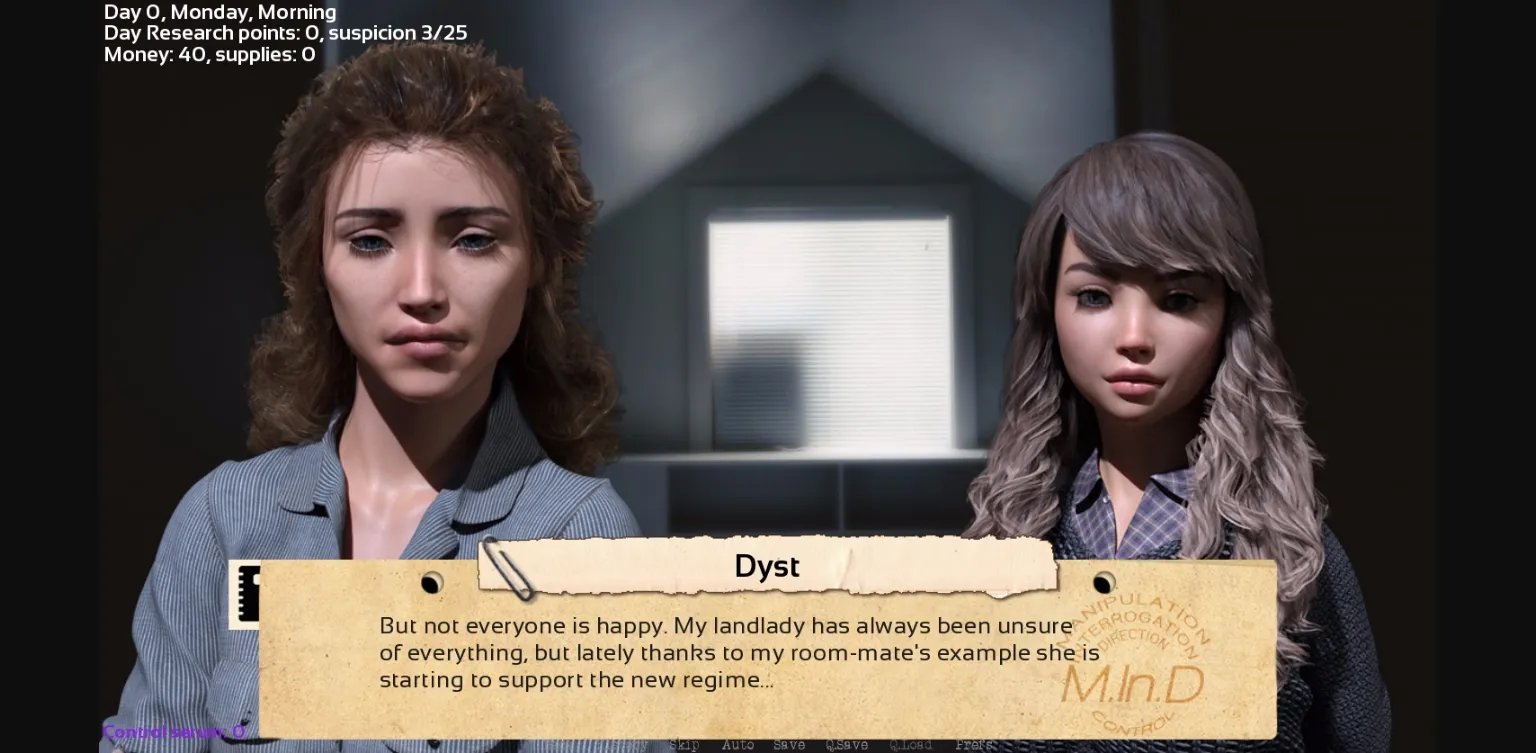Click the Day 0, Monday, Morning status line

220,12
